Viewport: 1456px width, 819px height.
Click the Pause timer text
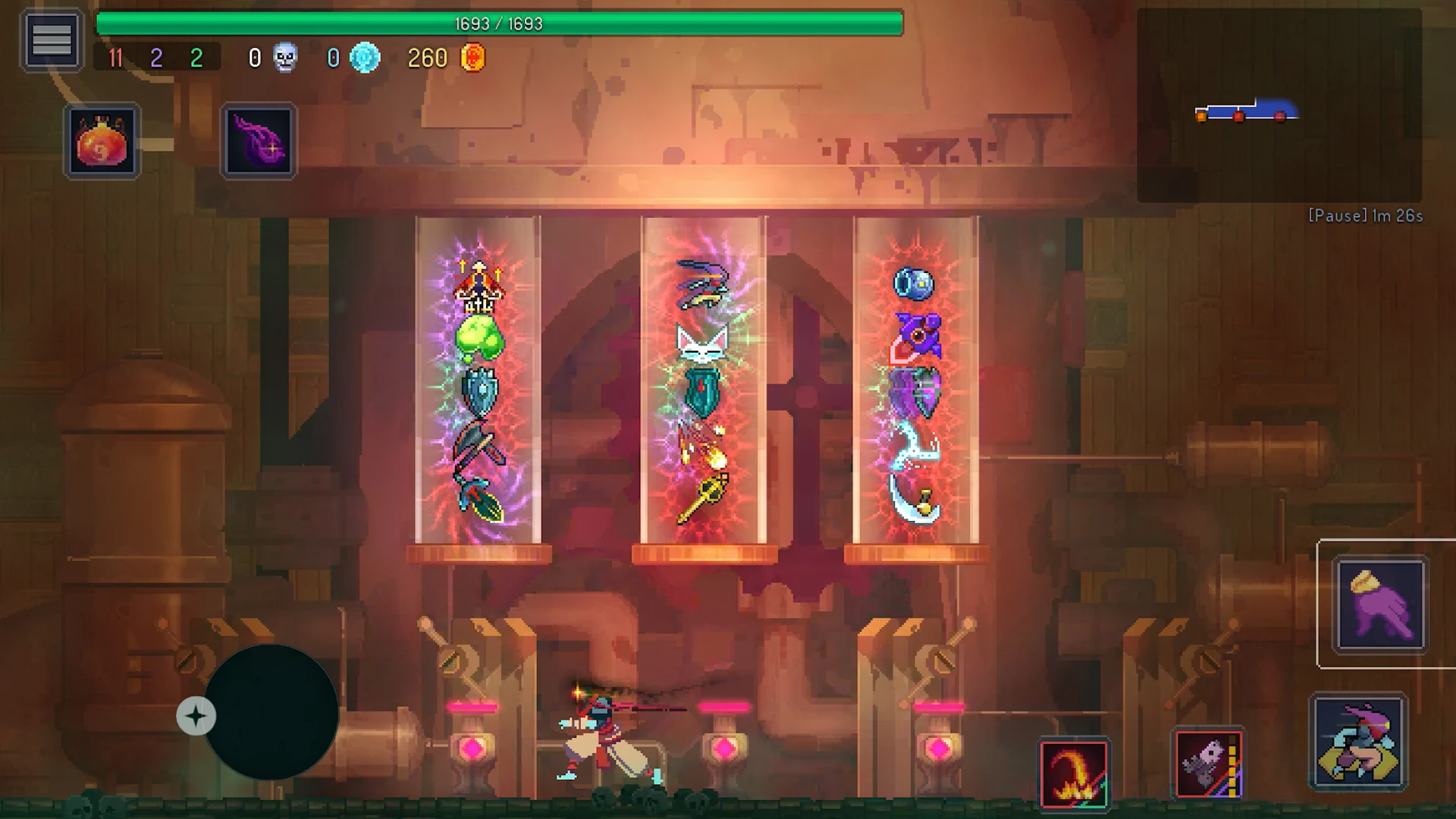pyautogui.click(x=1365, y=215)
